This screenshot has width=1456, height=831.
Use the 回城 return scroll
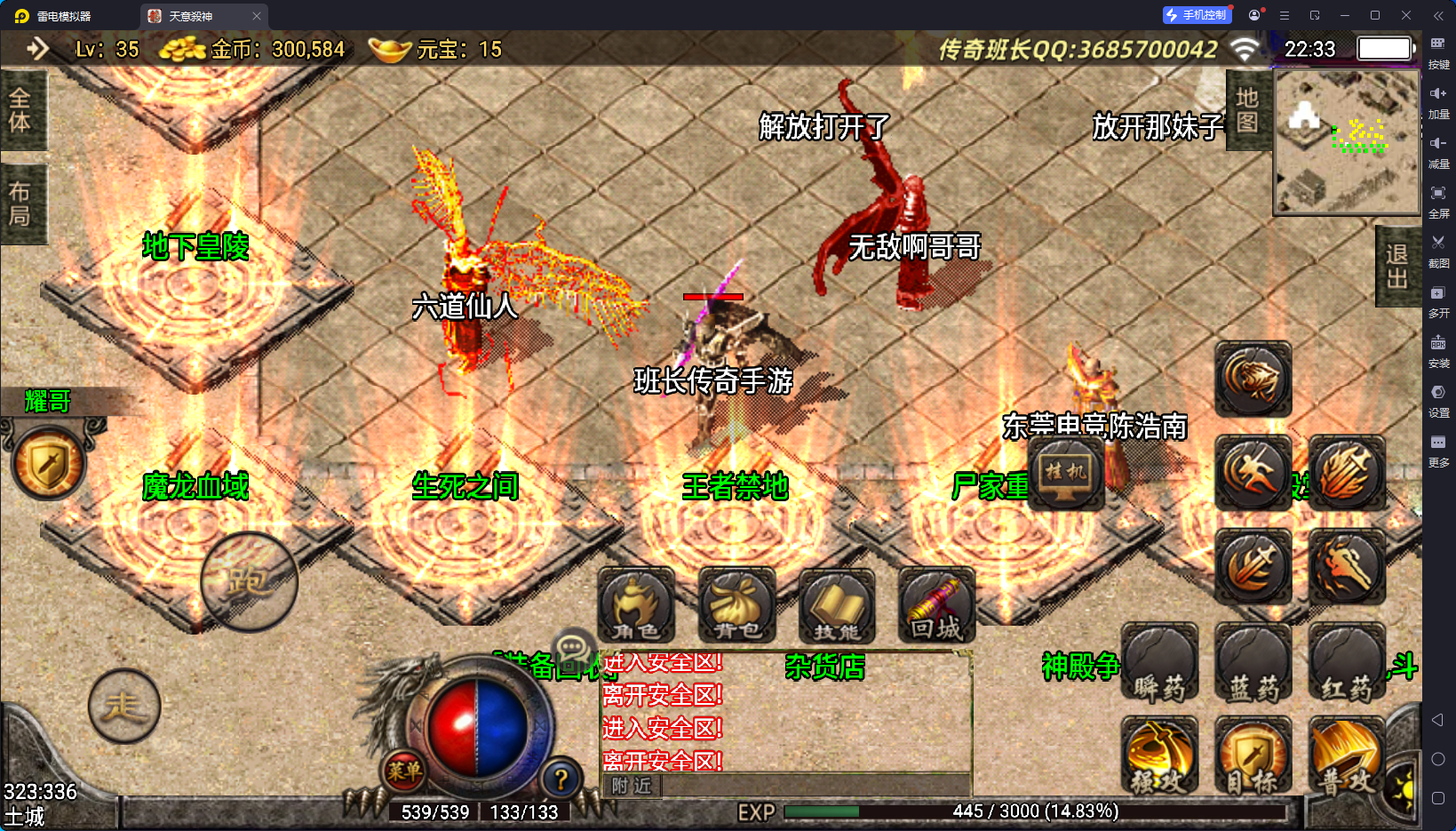(x=936, y=606)
